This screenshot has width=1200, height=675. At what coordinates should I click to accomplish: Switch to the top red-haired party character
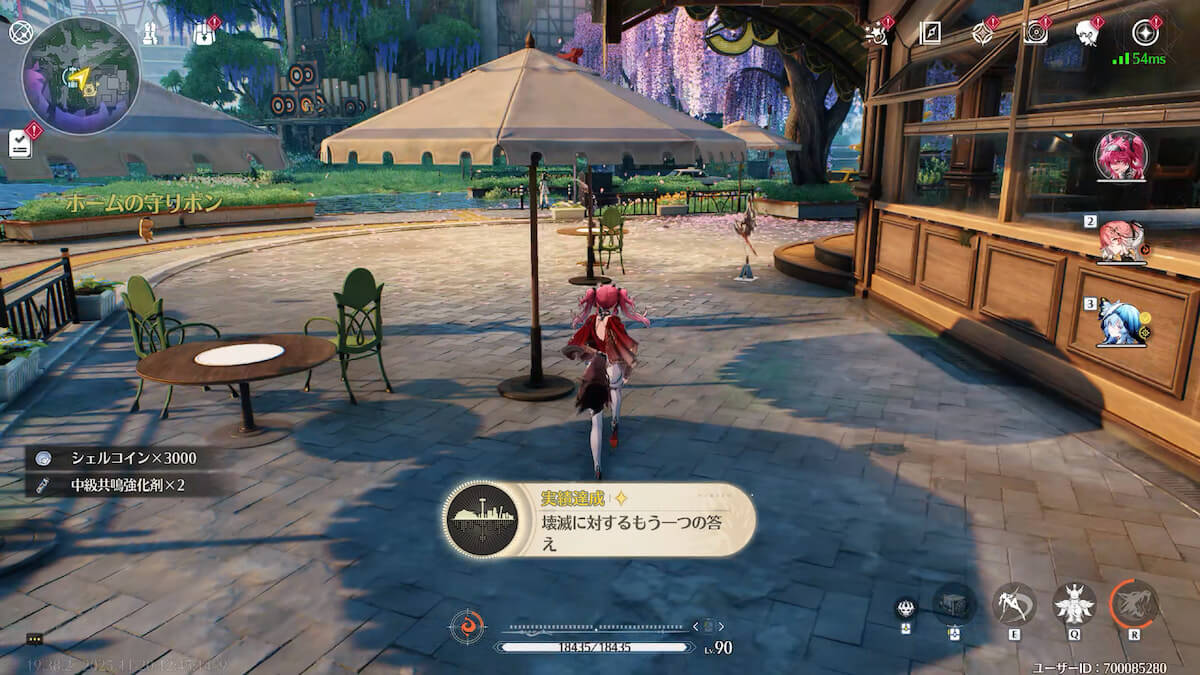1121,156
